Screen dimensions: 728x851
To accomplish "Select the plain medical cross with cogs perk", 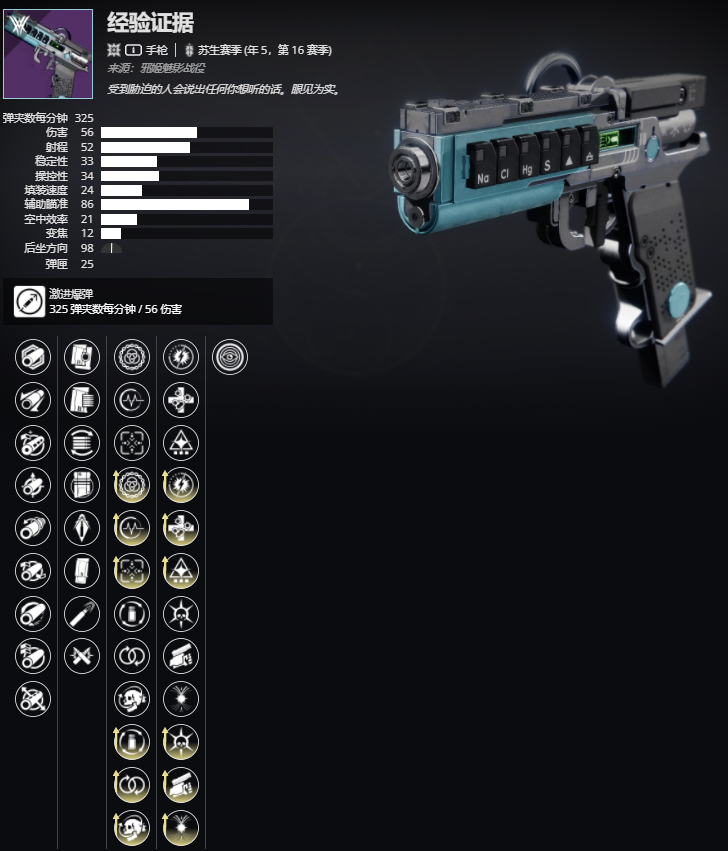I will pyautogui.click(x=181, y=400).
